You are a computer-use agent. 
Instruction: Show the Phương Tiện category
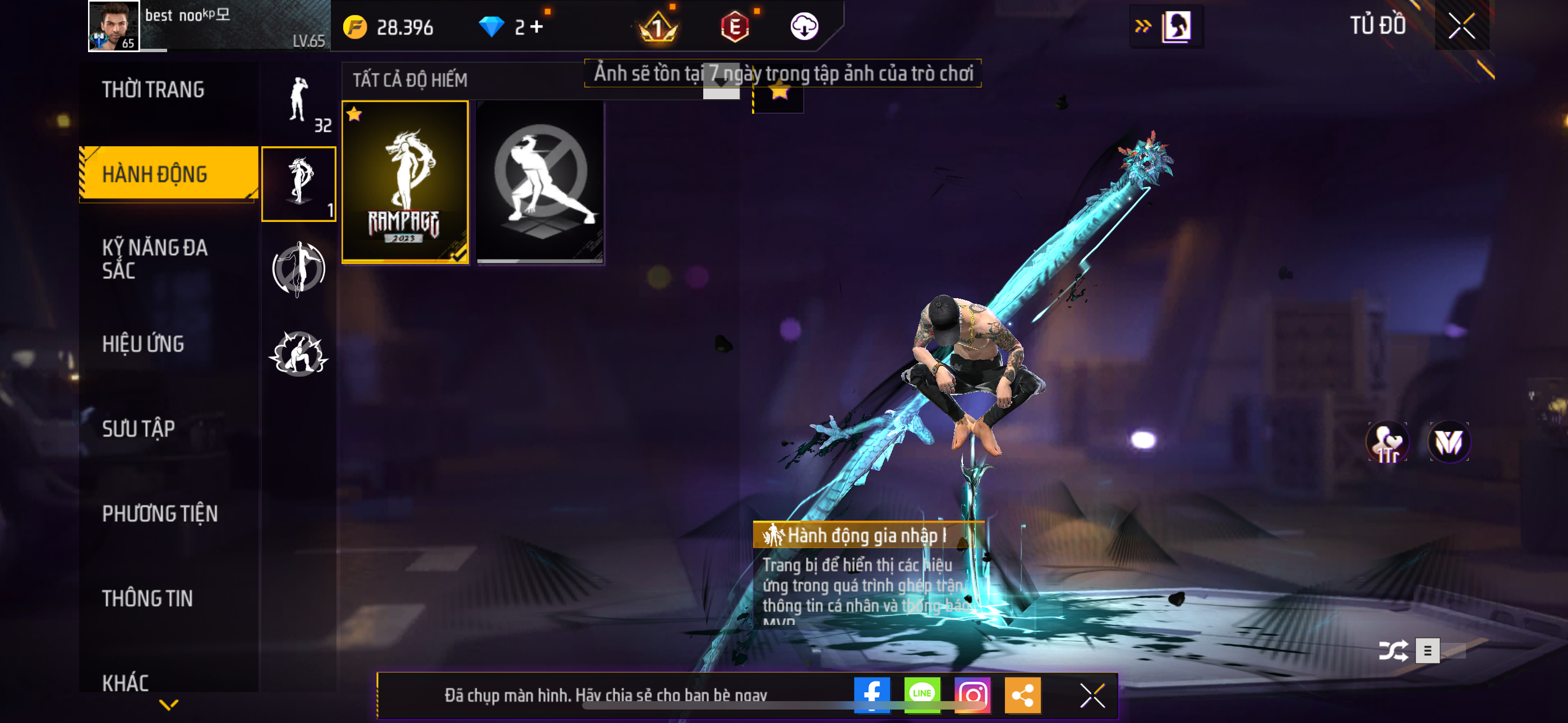coord(159,513)
